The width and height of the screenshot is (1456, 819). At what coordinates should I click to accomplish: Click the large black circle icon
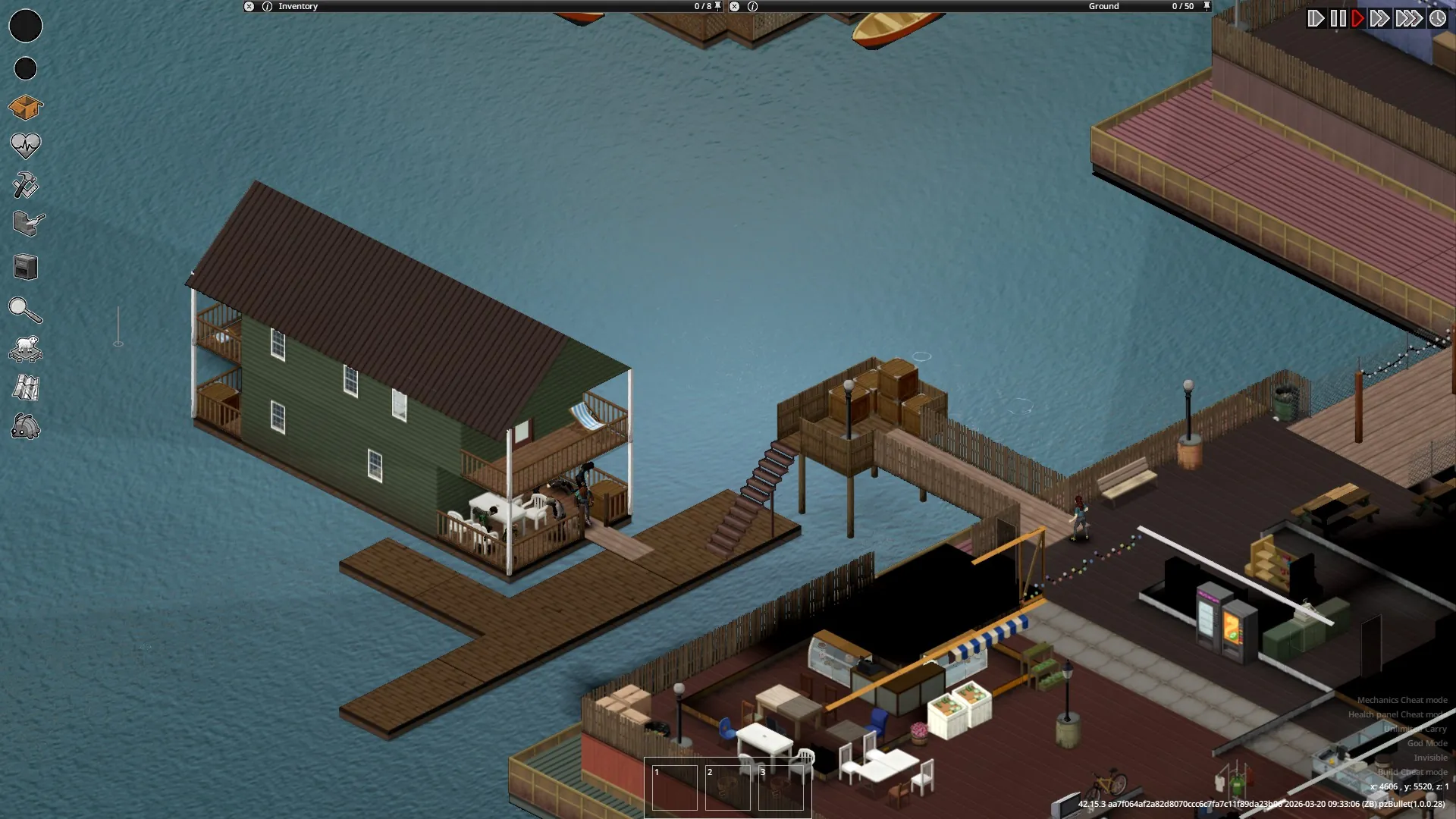pyautogui.click(x=26, y=26)
